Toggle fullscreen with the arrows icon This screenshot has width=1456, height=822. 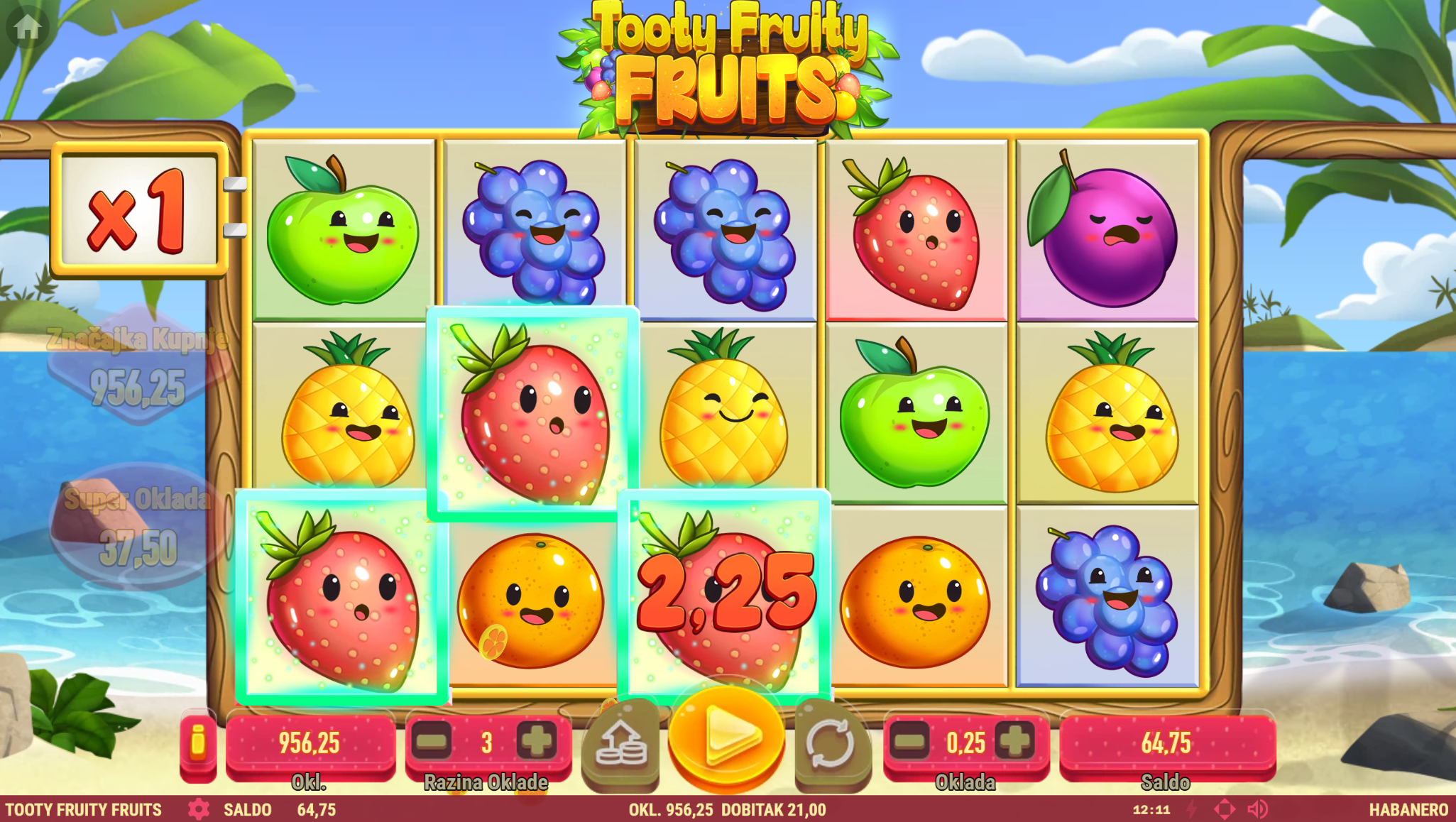1225,809
